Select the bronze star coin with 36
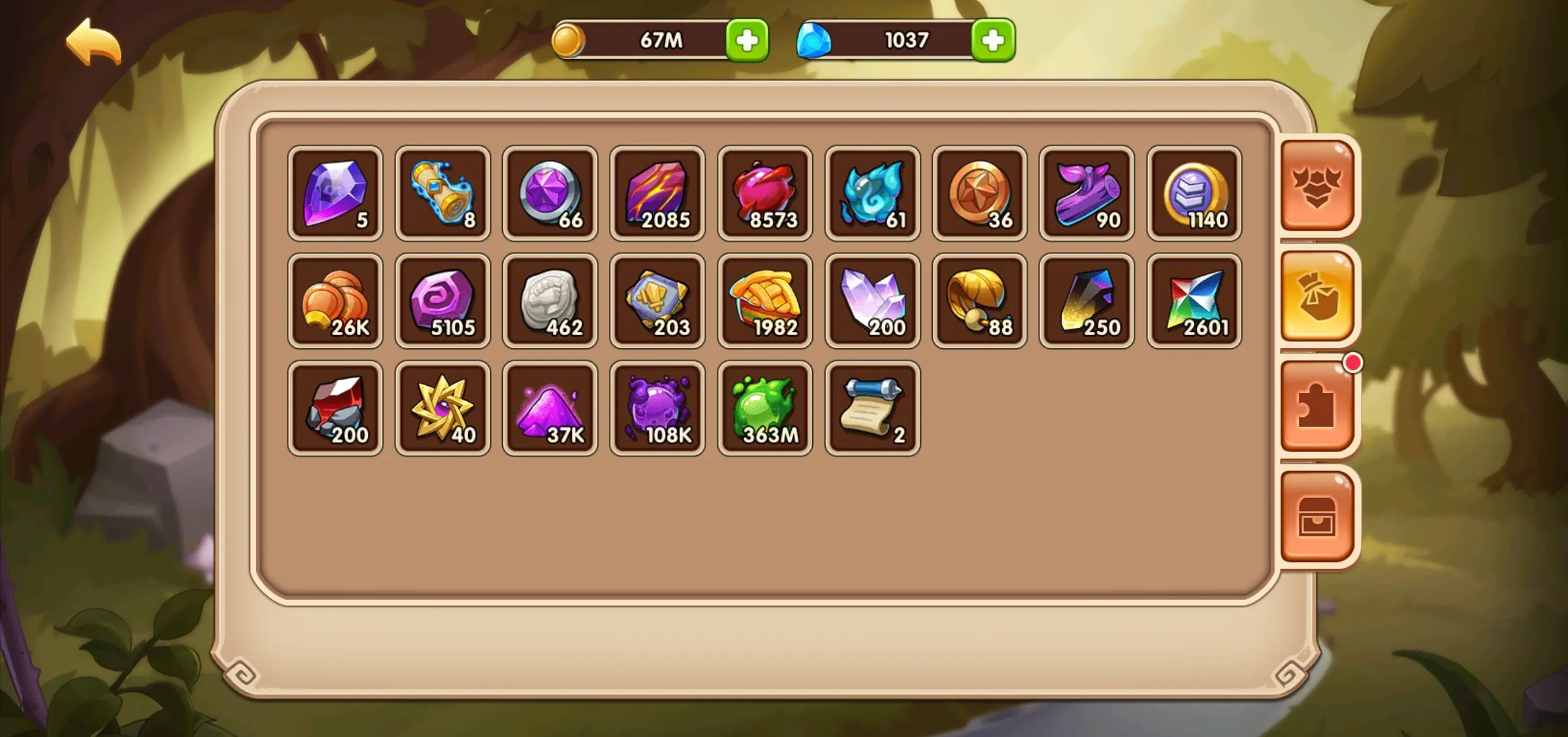 click(980, 193)
